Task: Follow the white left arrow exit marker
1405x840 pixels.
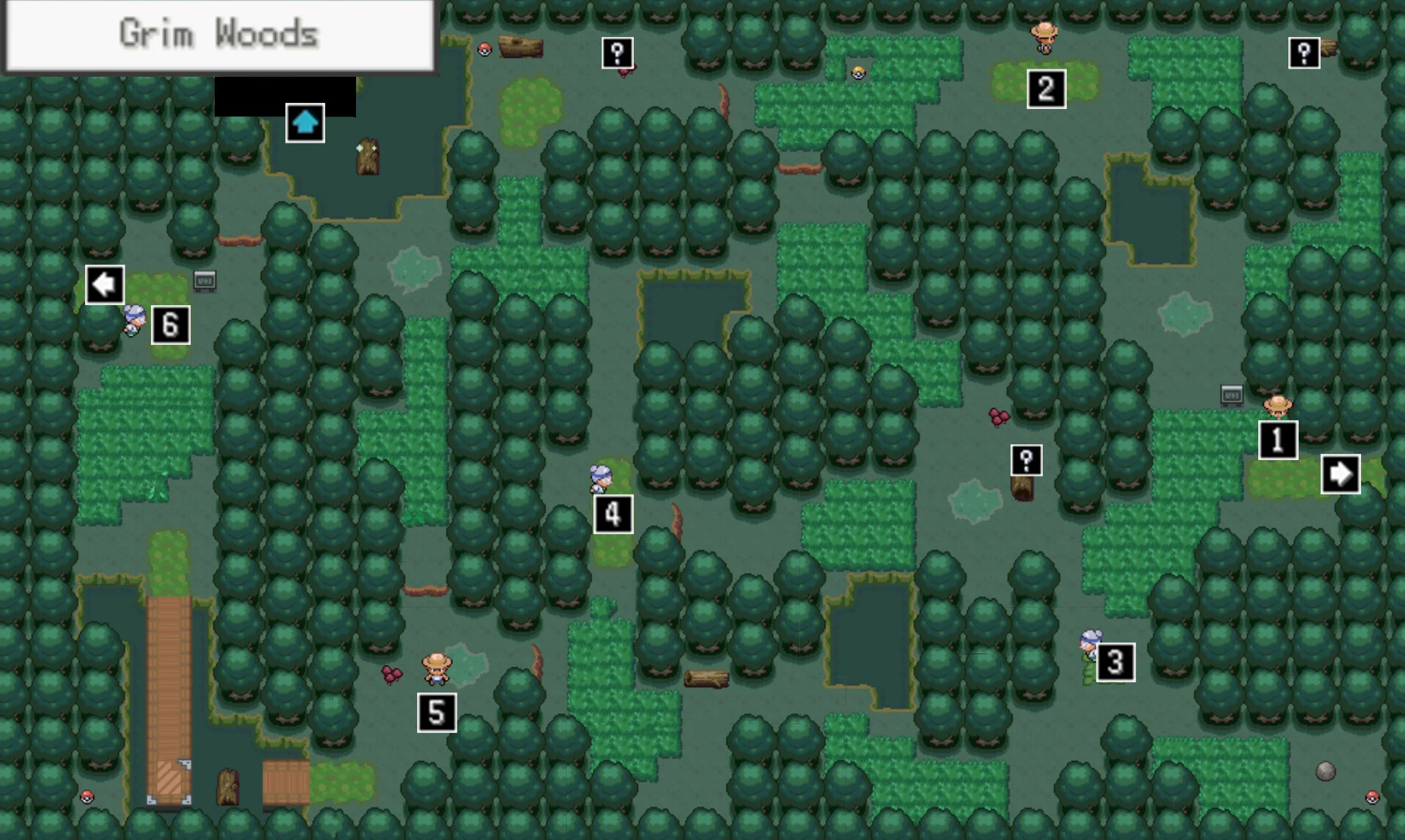Action: point(105,285)
